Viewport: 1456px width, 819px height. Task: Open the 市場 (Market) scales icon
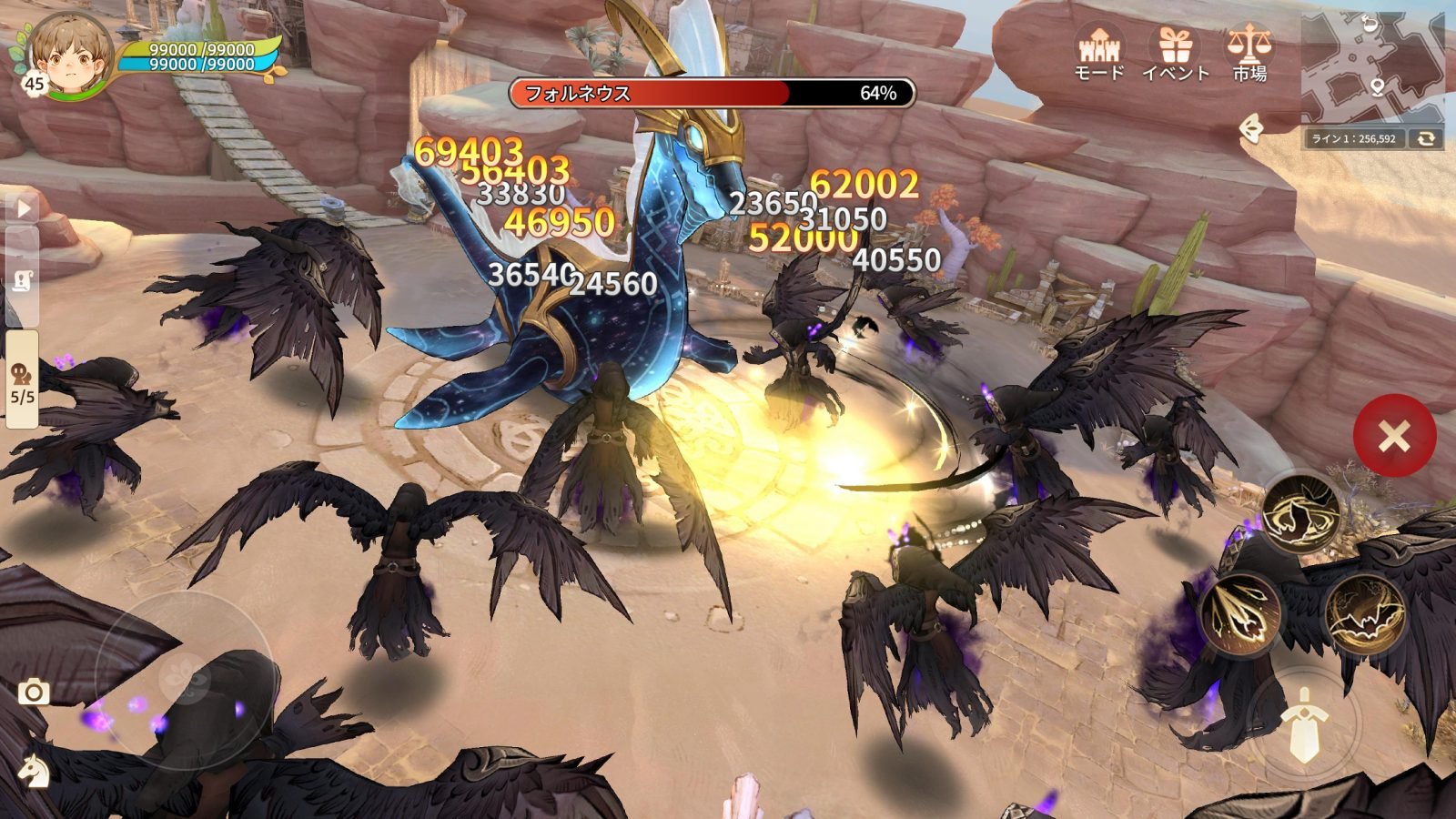1249,52
